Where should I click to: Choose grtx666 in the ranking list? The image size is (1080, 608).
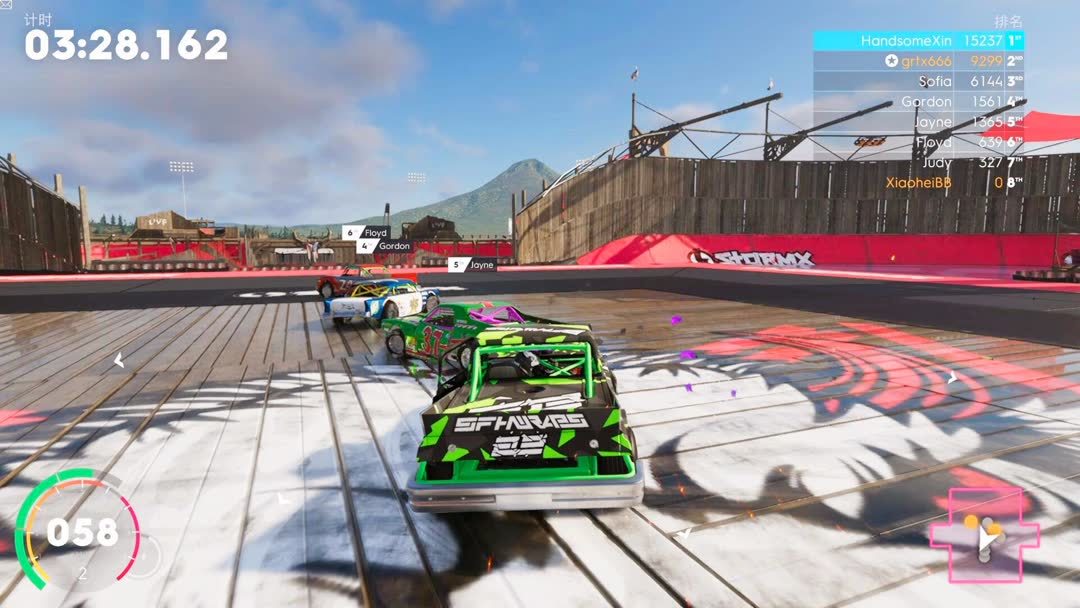point(918,61)
